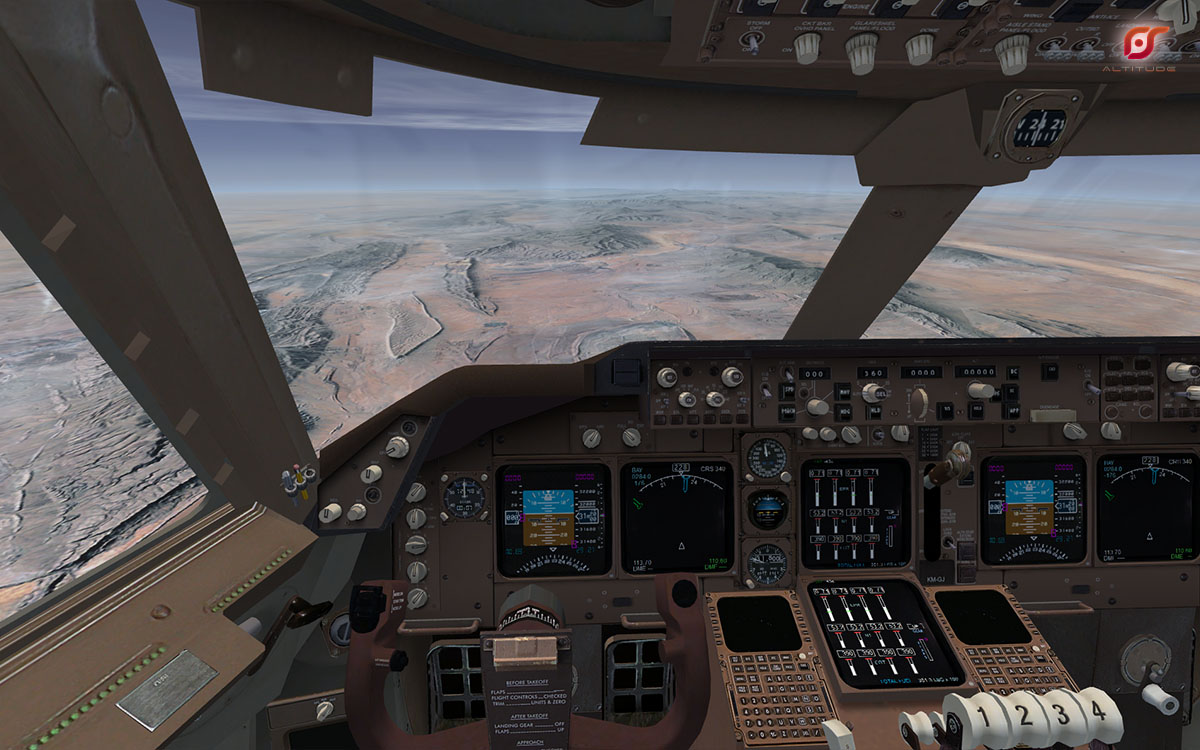The image size is (1200, 750).
Task: Click the captain's primary flight display
Action: pyautogui.click(x=553, y=519)
